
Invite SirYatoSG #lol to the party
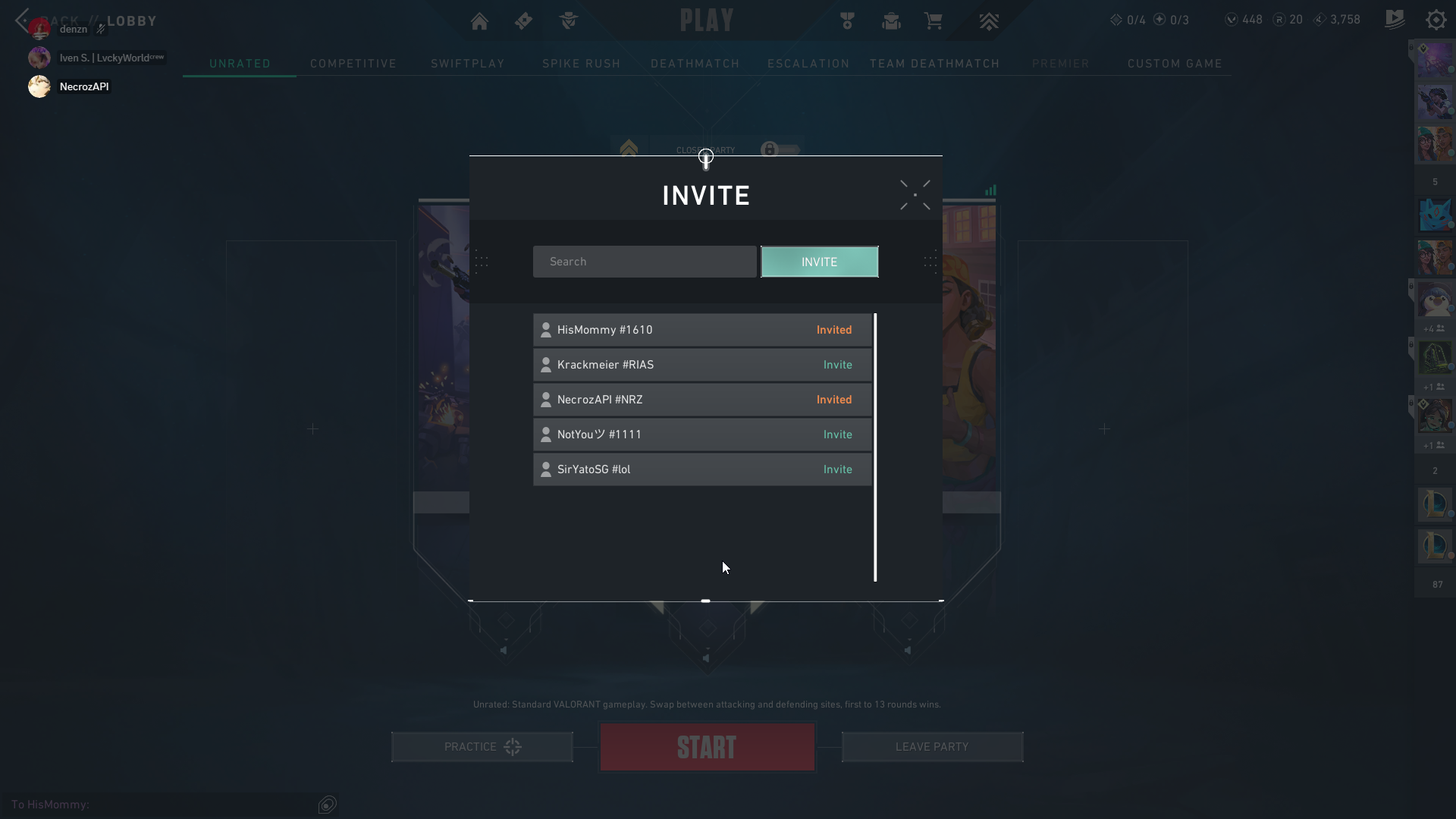coord(837,469)
